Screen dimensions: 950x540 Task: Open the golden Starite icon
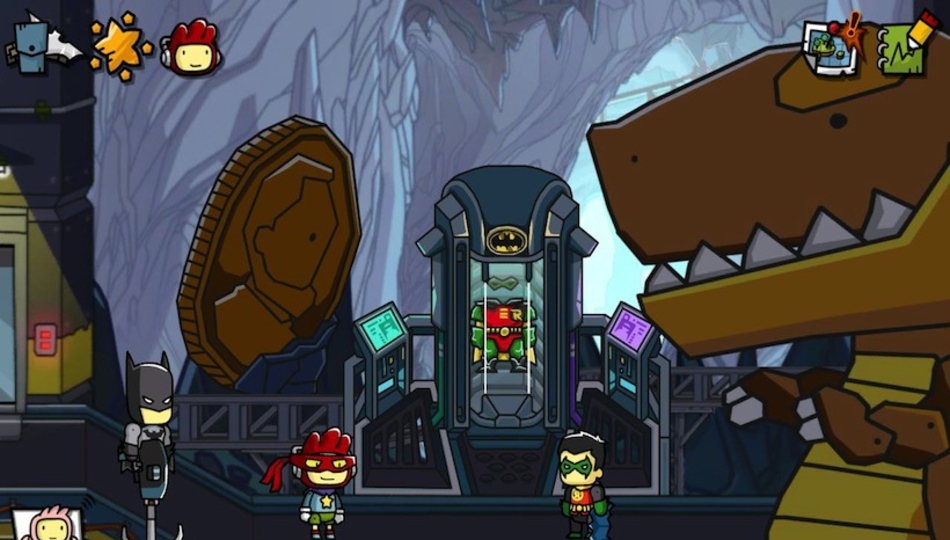[x=120, y=46]
